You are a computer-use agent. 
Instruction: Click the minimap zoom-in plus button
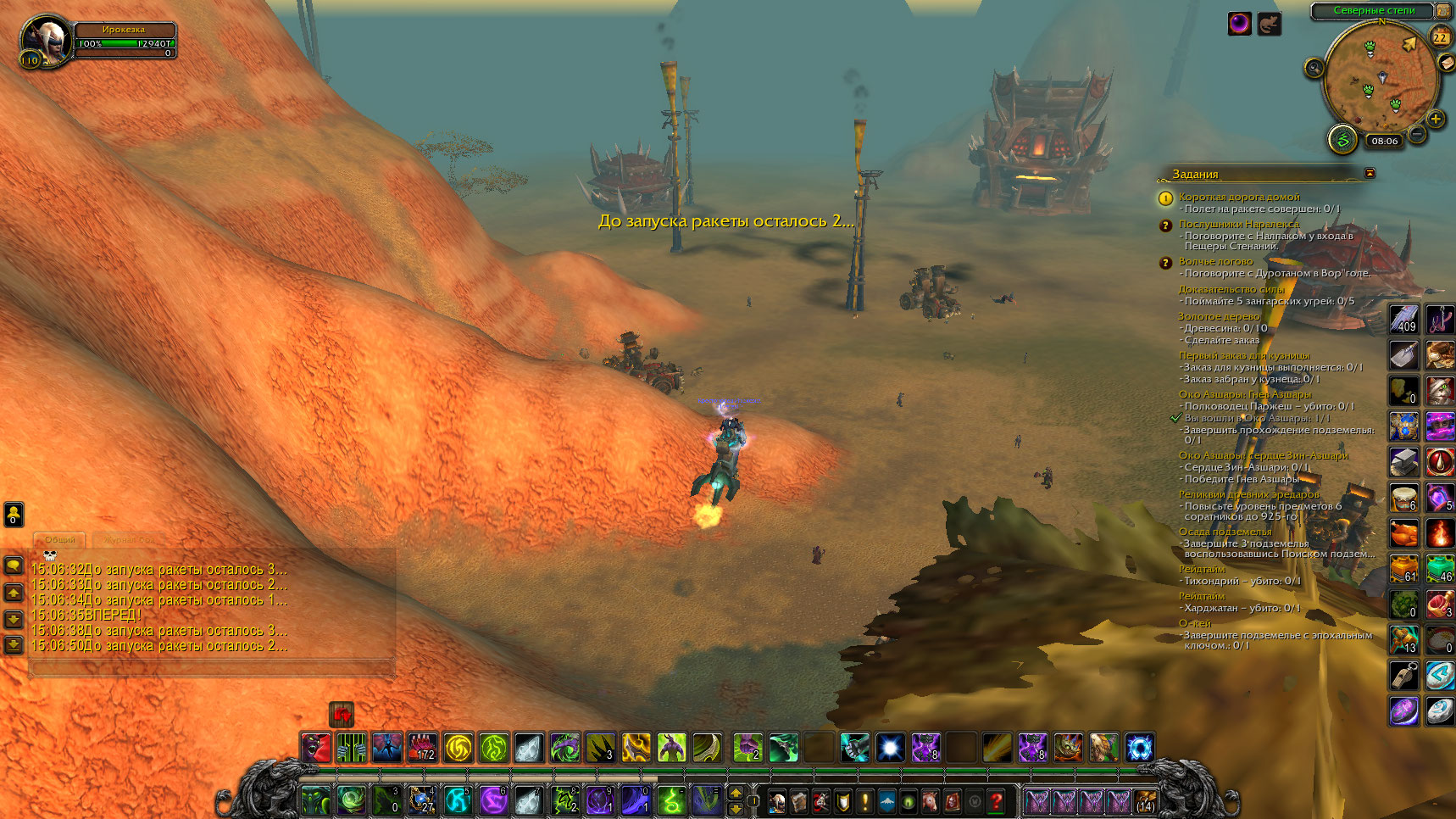[1435, 120]
